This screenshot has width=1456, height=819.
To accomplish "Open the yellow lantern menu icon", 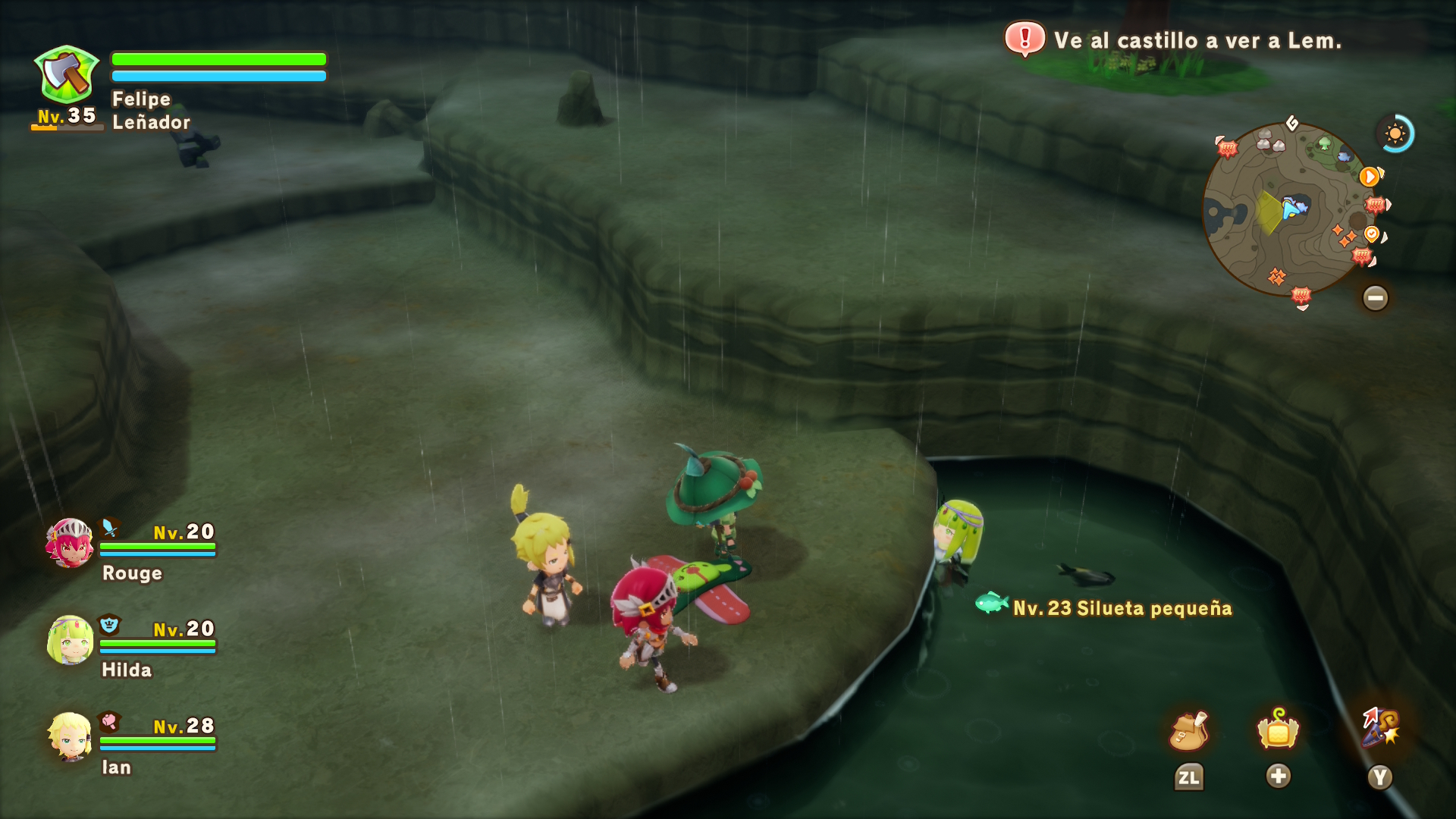I will pyautogui.click(x=1278, y=730).
